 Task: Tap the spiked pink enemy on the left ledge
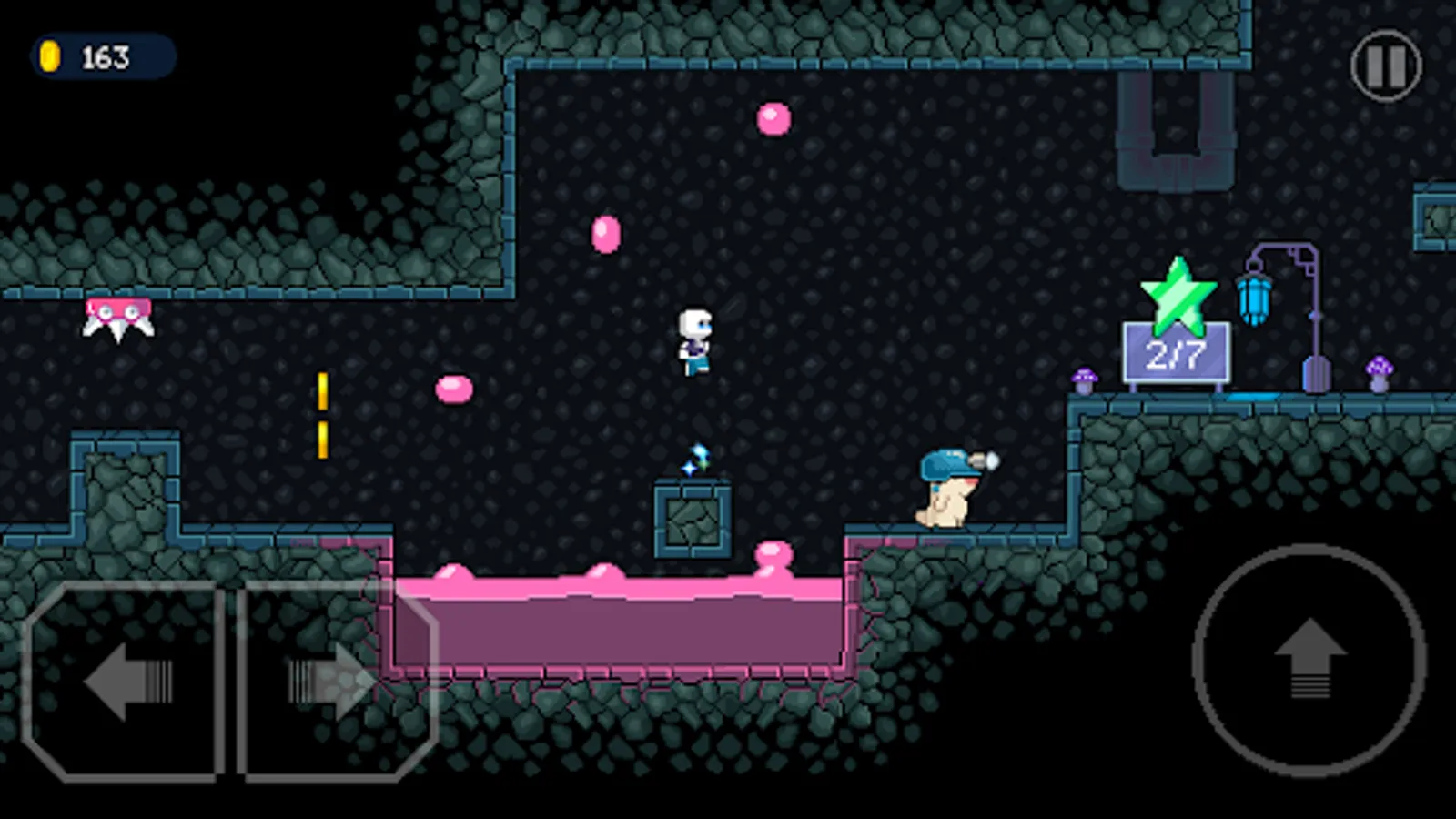pyautogui.click(x=119, y=315)
